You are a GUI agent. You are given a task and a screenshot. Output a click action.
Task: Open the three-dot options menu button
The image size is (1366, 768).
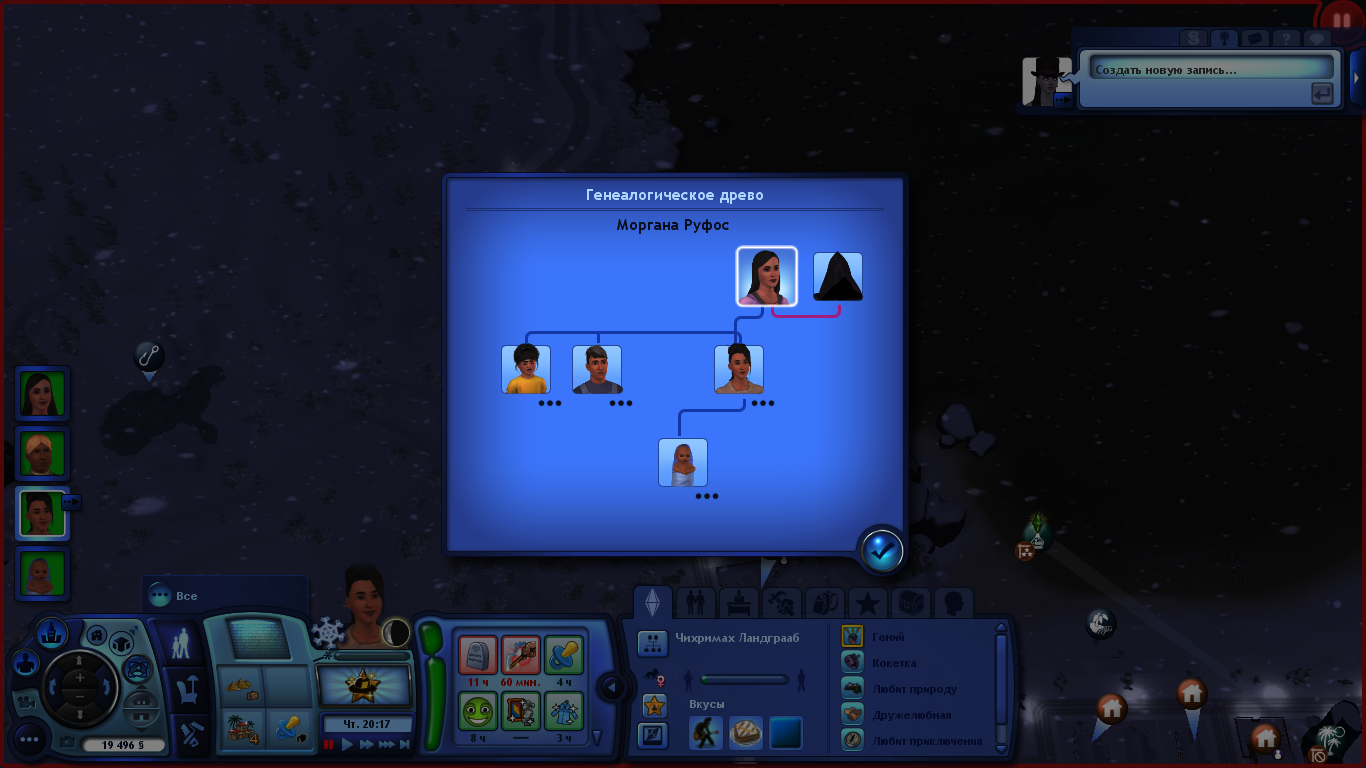(29, 740)
